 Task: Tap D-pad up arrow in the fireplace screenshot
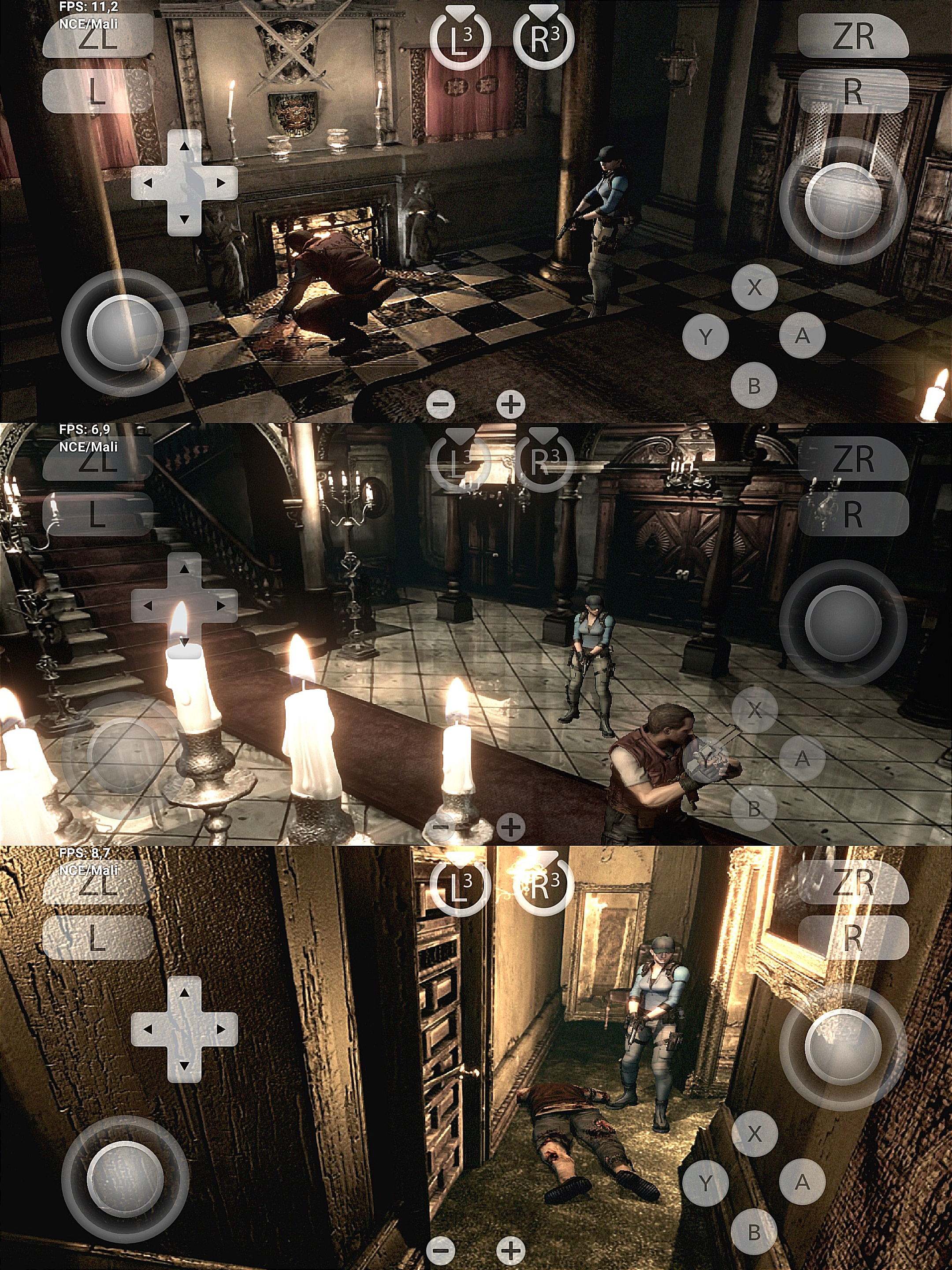[x=184, y=146]
